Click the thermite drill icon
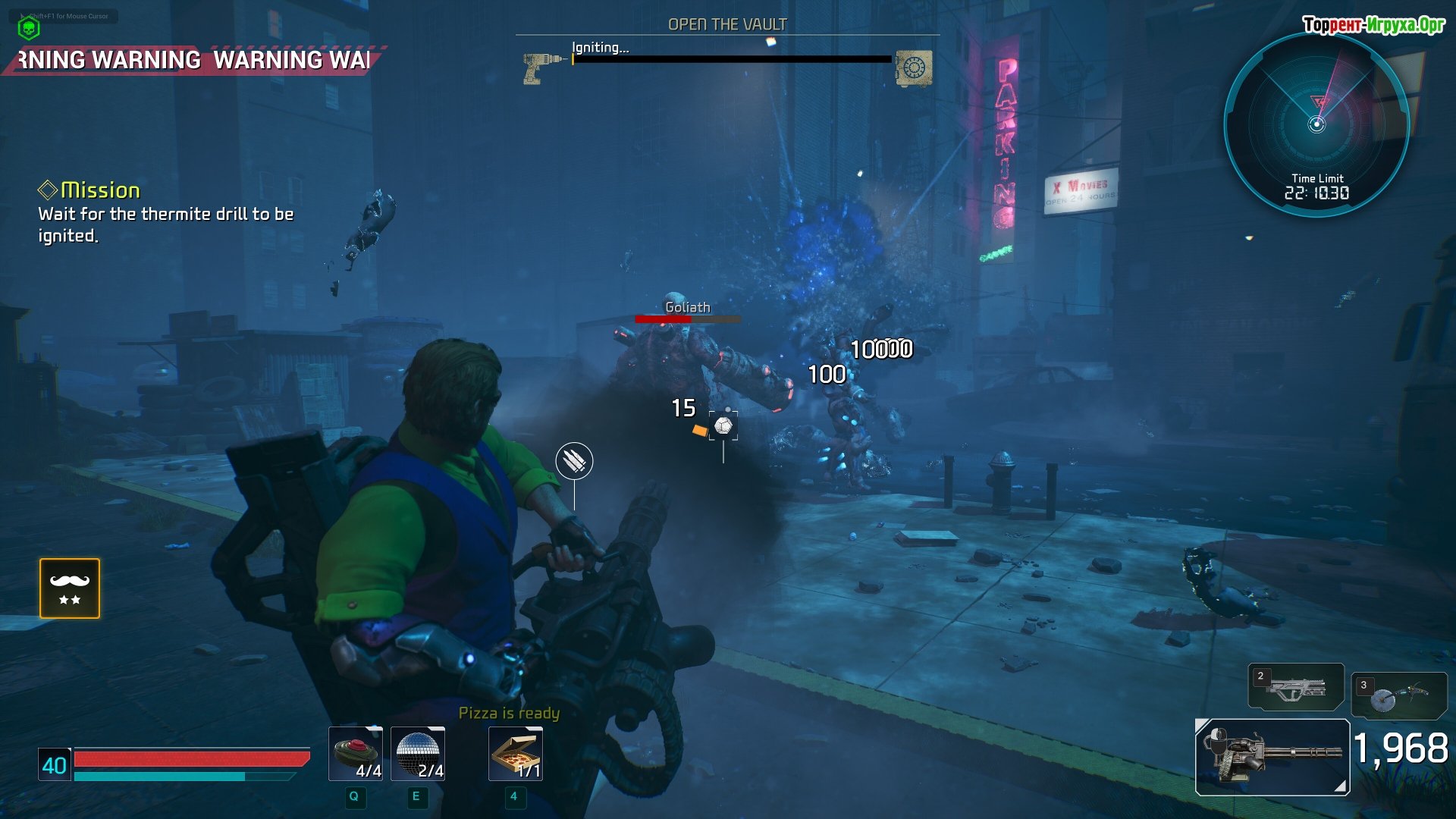The image size is (1456, 819). pos(540,67)
